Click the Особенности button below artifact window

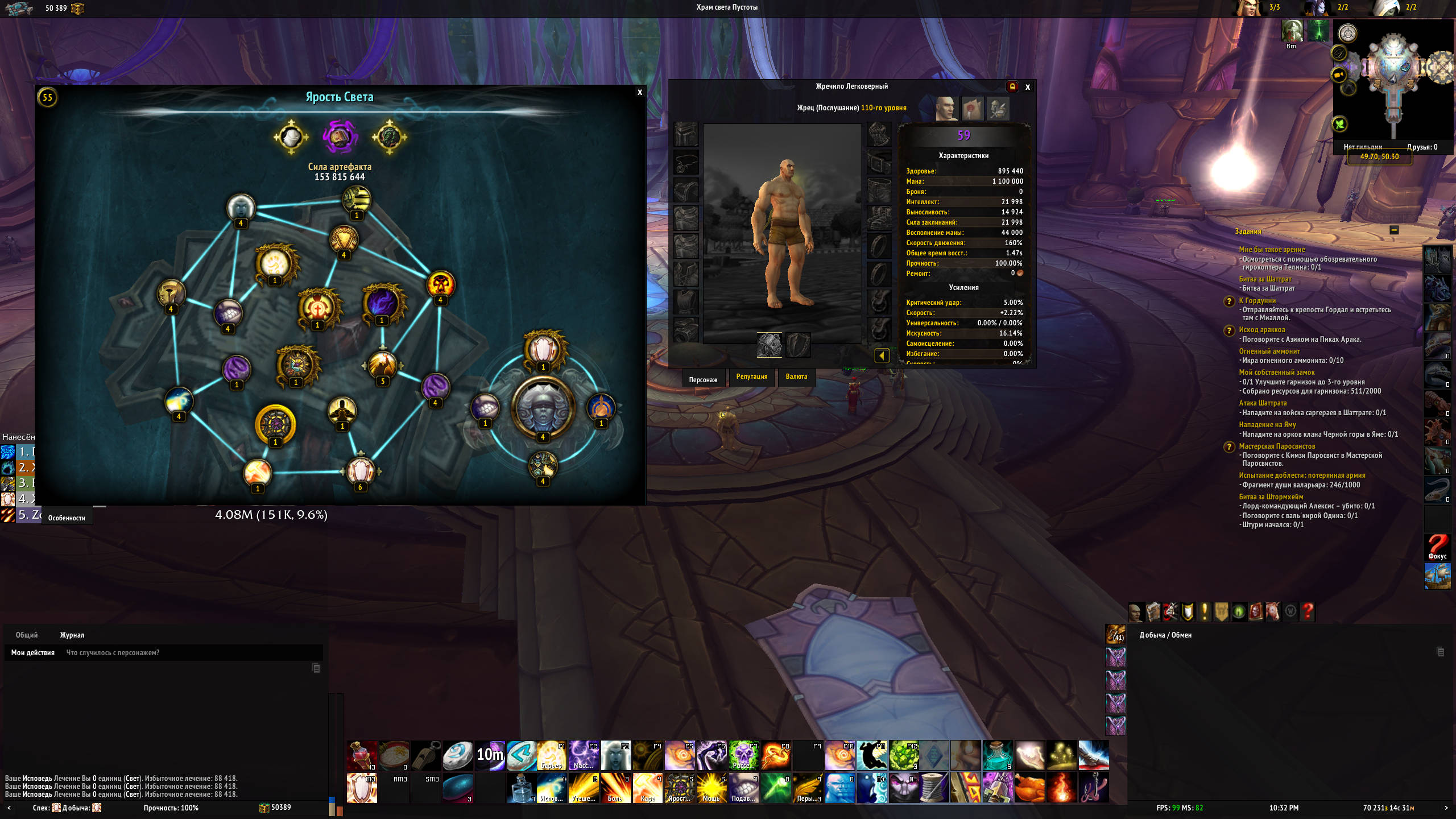(67, 518)
